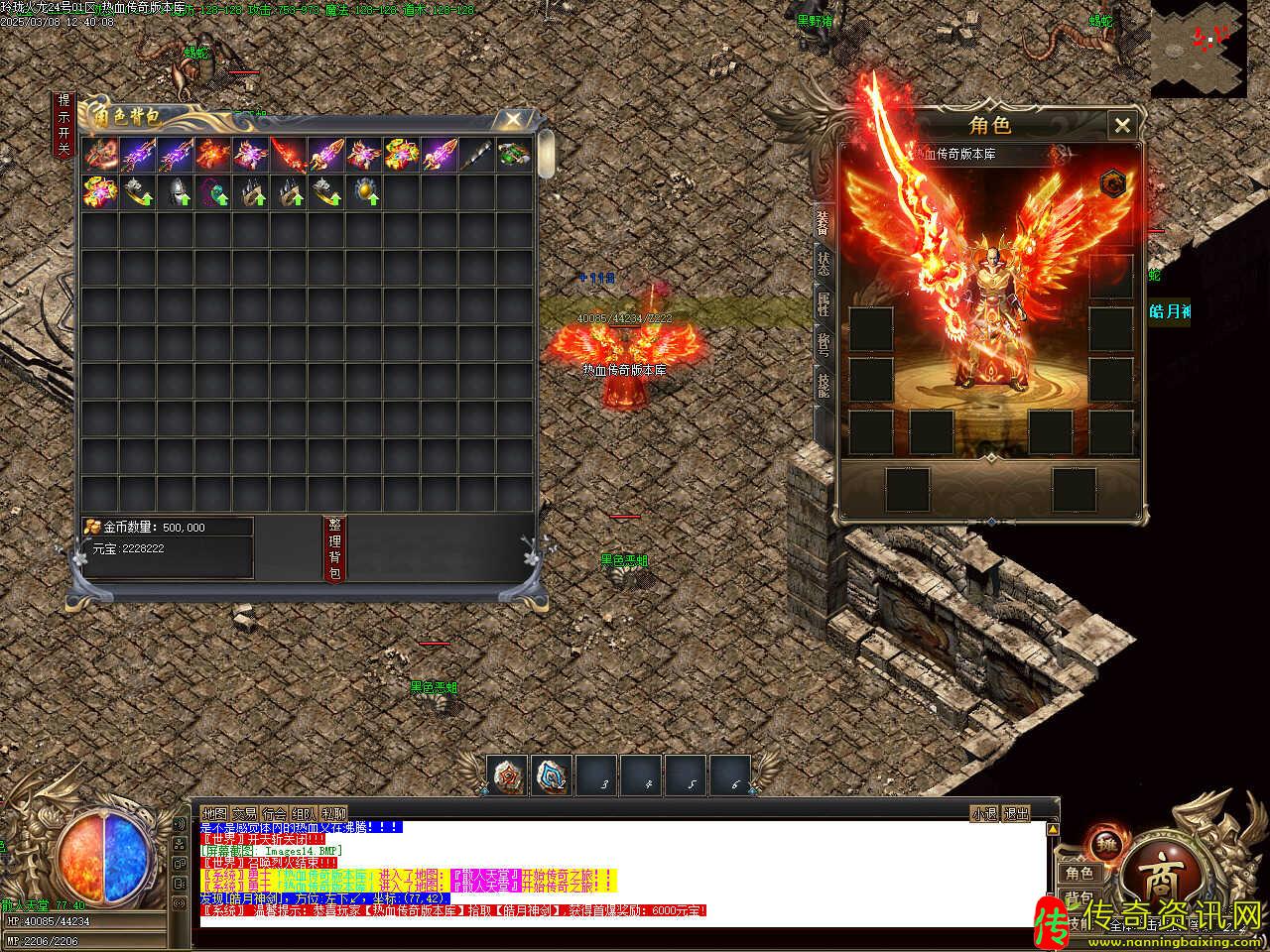This screenshot has width=1270, height=952.
Task: Close the 角色背包 inventory window
Action: 512,121
